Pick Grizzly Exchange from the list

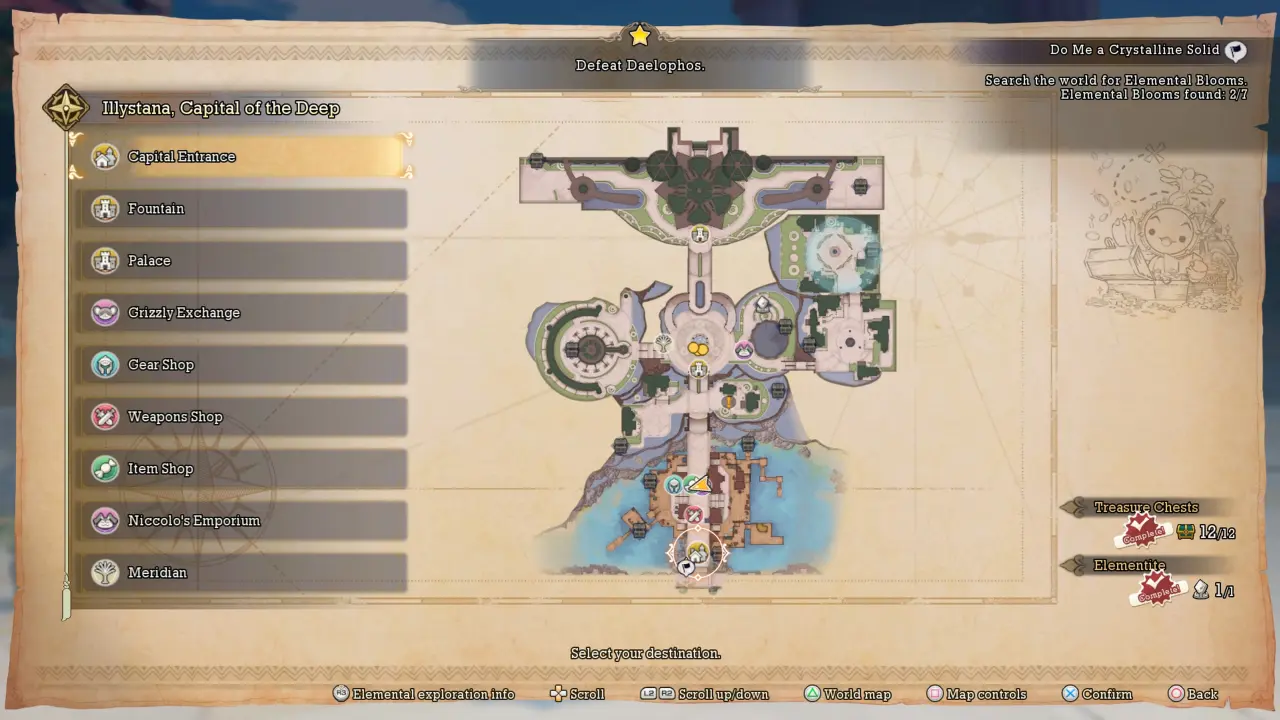tap(240, 313)
